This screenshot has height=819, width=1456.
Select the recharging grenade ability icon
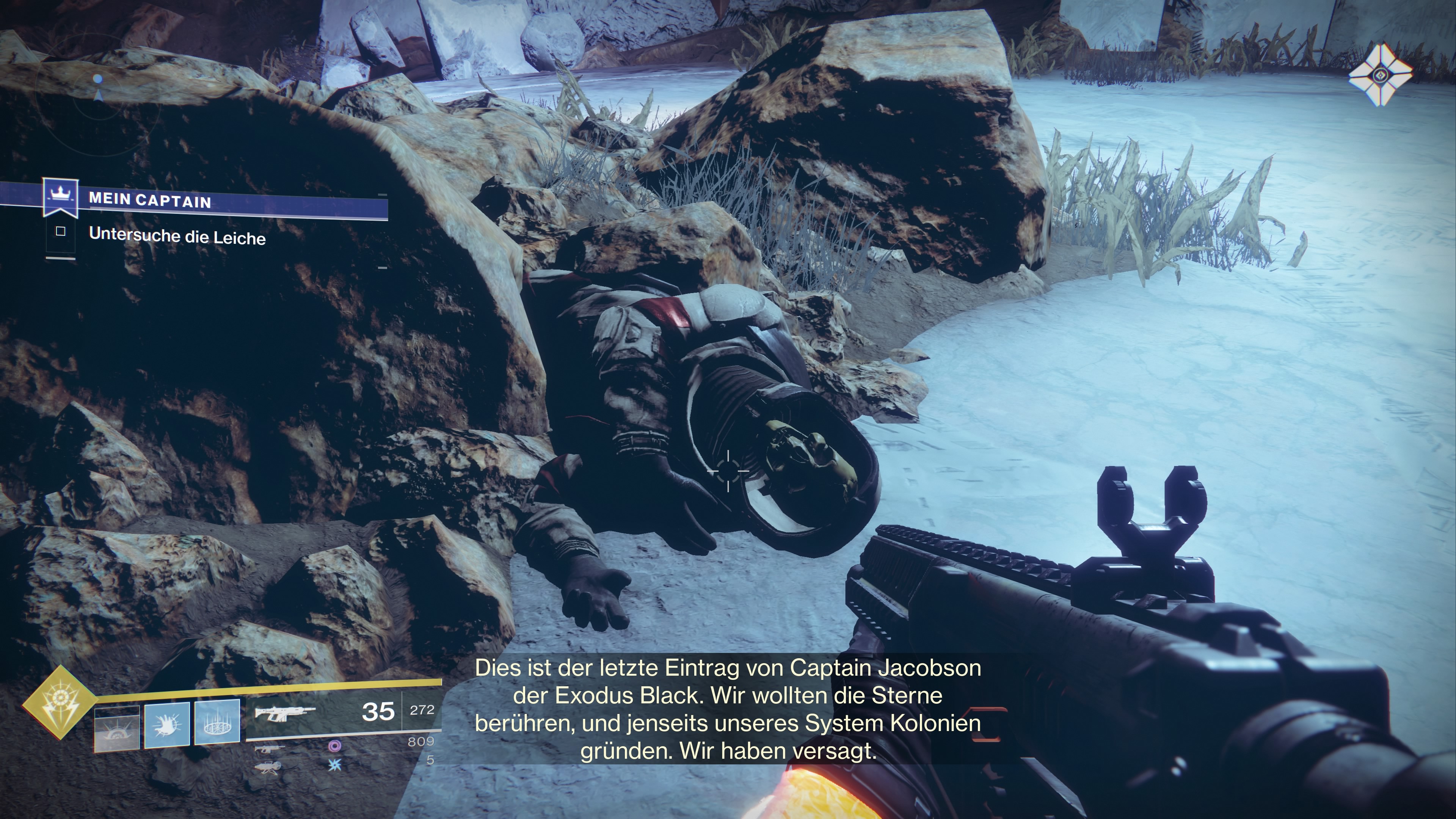pyautogui.click(x=116, y=728)
